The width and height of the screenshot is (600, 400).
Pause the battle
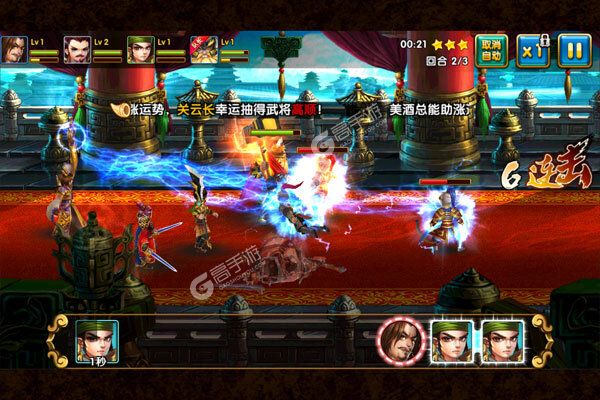pyautogui.click(x=571, y=48)
